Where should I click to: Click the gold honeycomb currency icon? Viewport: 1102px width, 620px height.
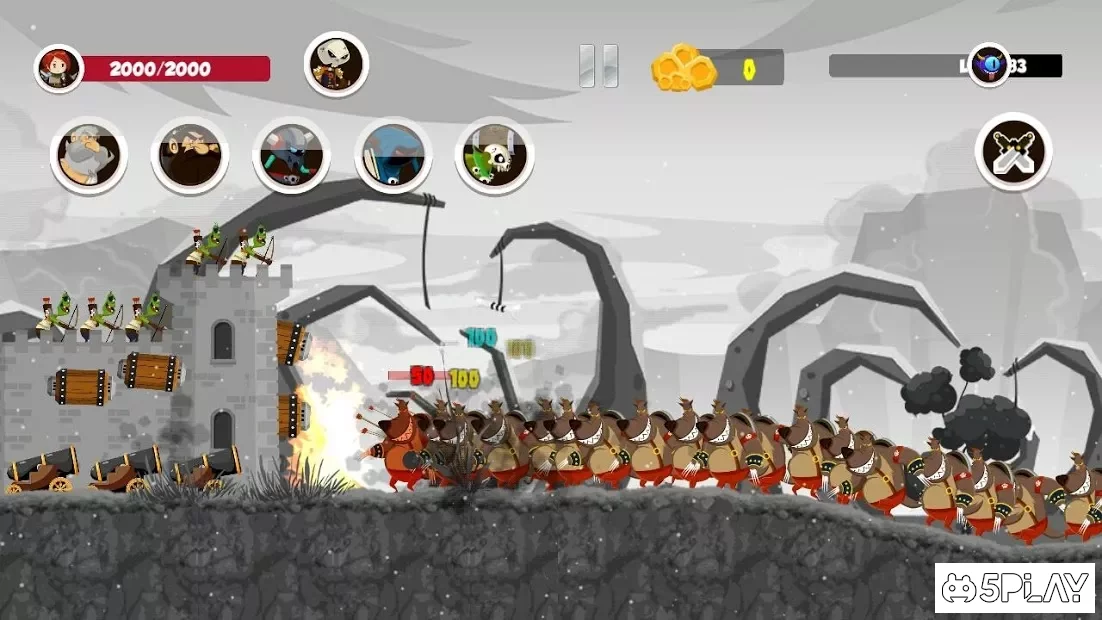[x=684, y=67]
